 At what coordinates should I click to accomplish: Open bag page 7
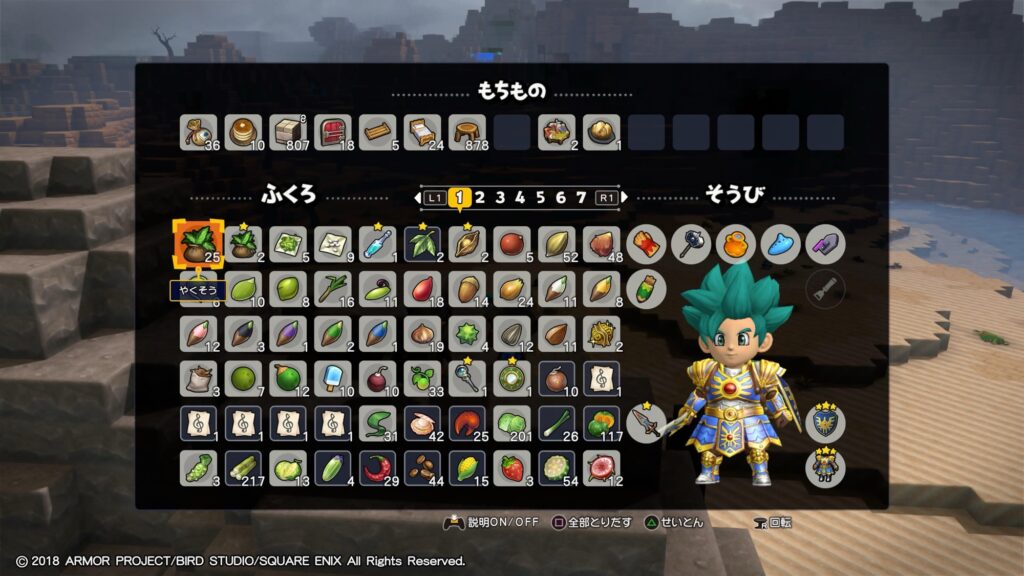pyautogui.click(x=581, y=197)
